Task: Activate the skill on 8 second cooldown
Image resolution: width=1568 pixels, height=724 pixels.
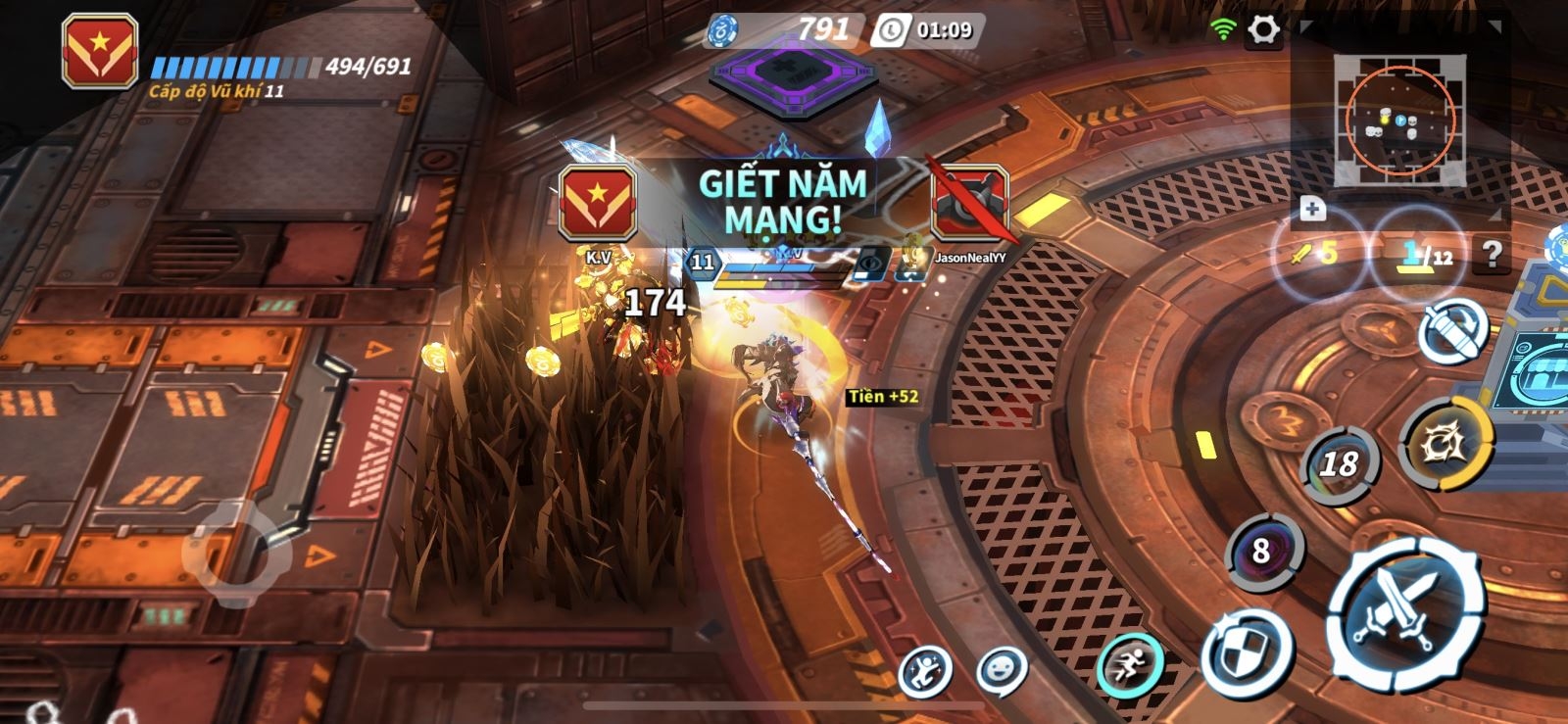Action: 1262,551
